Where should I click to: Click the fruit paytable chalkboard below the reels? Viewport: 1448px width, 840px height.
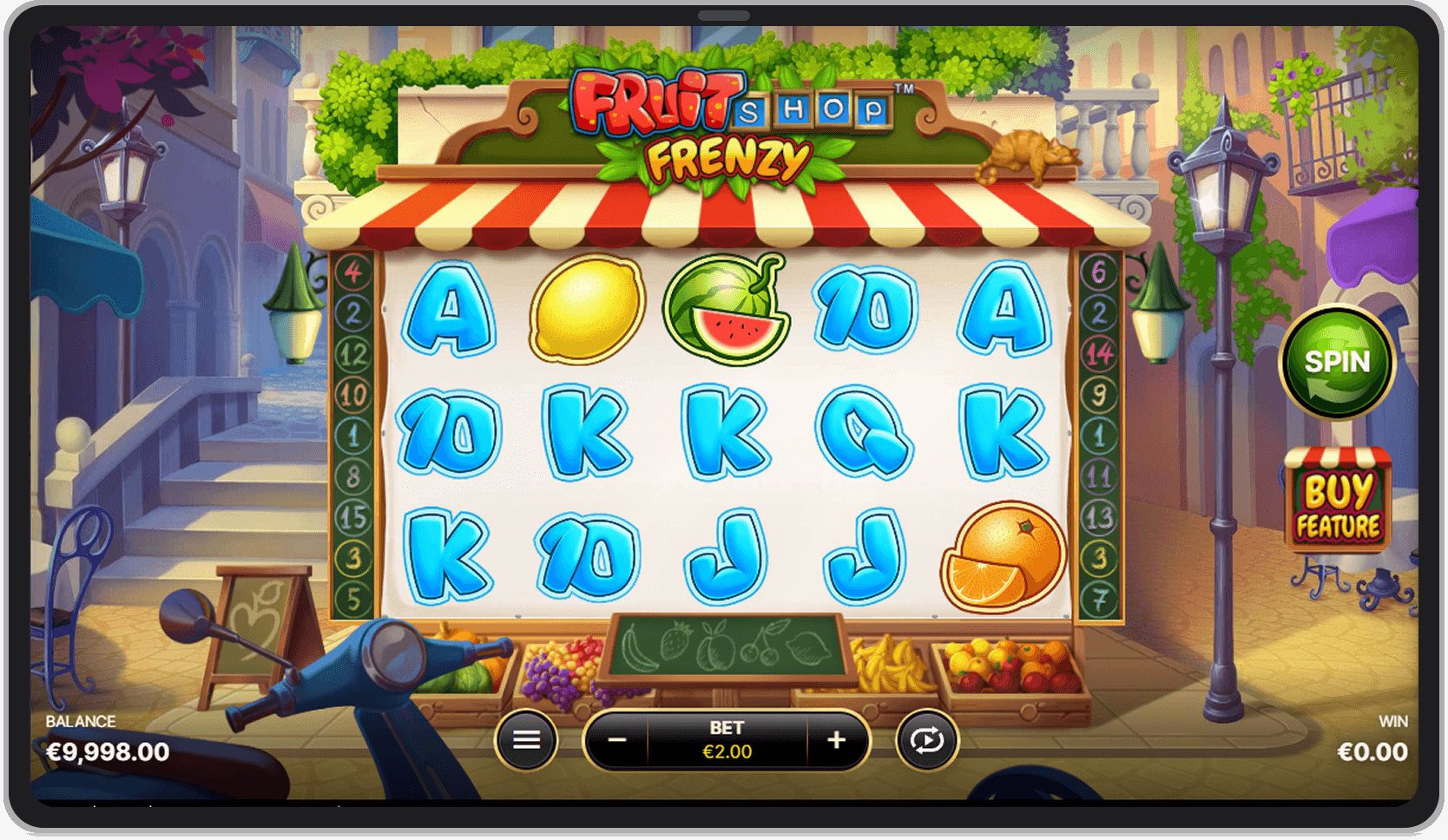727,646
